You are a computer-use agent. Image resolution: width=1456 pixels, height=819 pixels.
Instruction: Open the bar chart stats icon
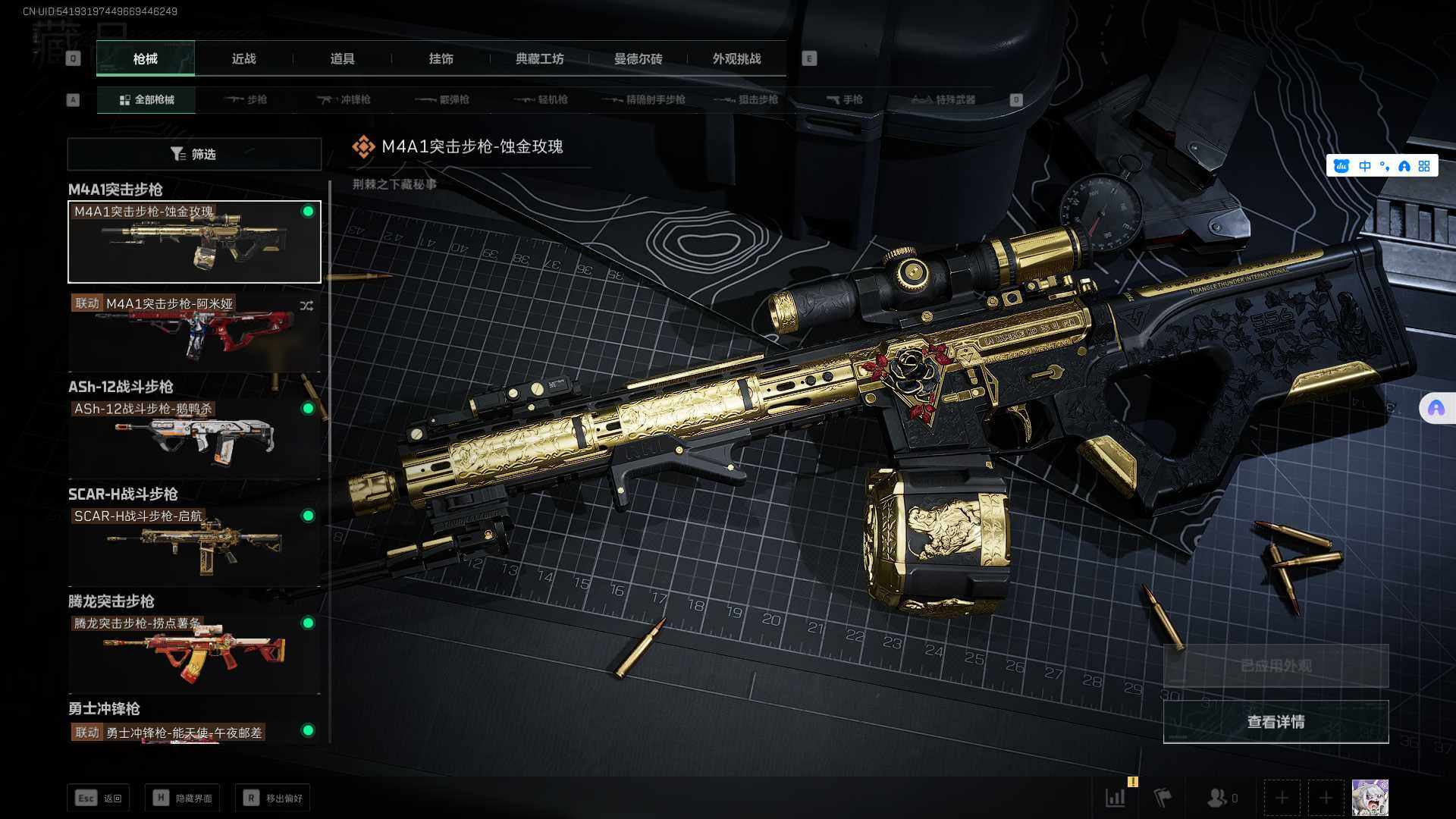1116,798
